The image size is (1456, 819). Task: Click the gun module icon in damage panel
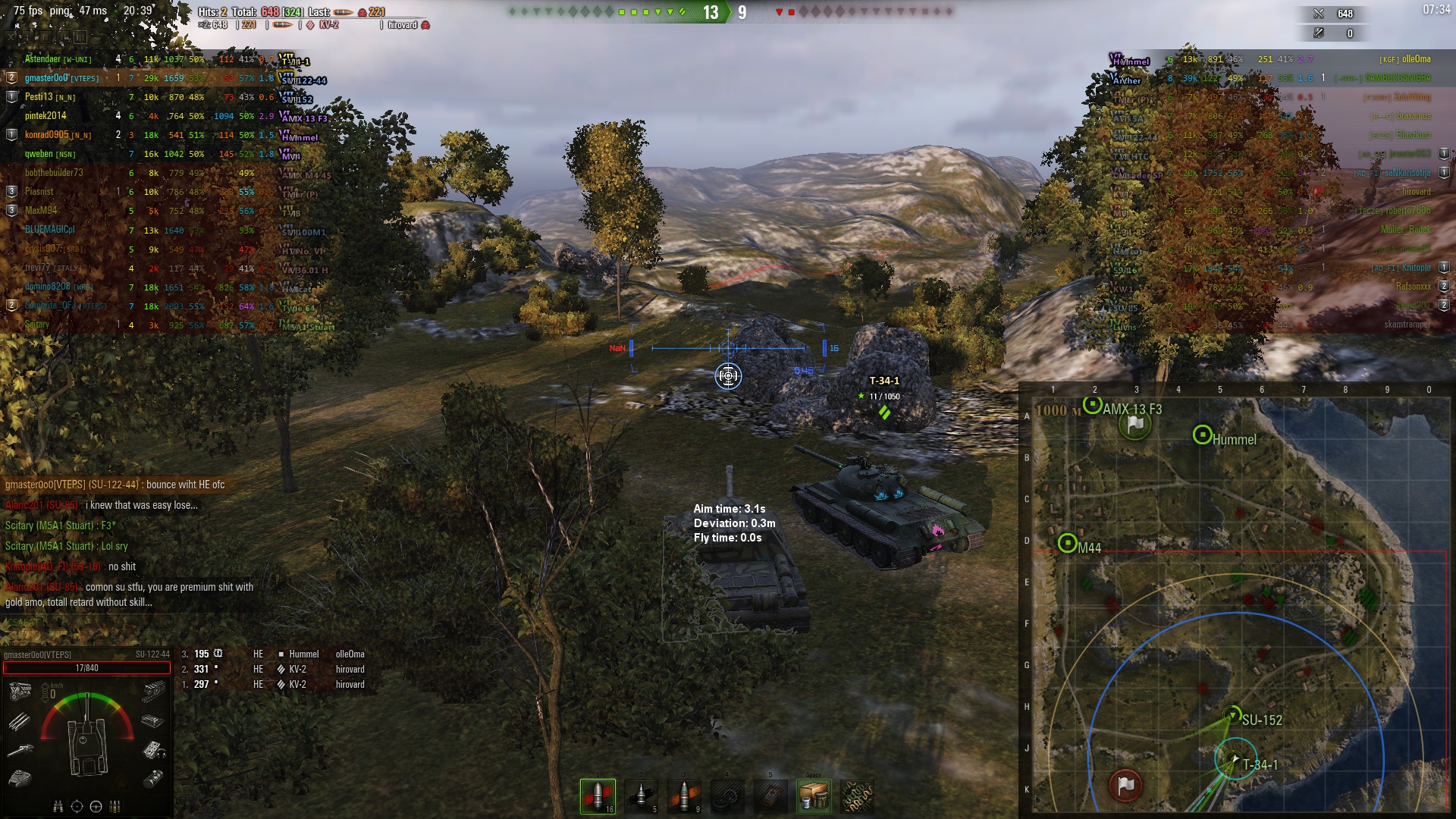(x=20, y=750)
